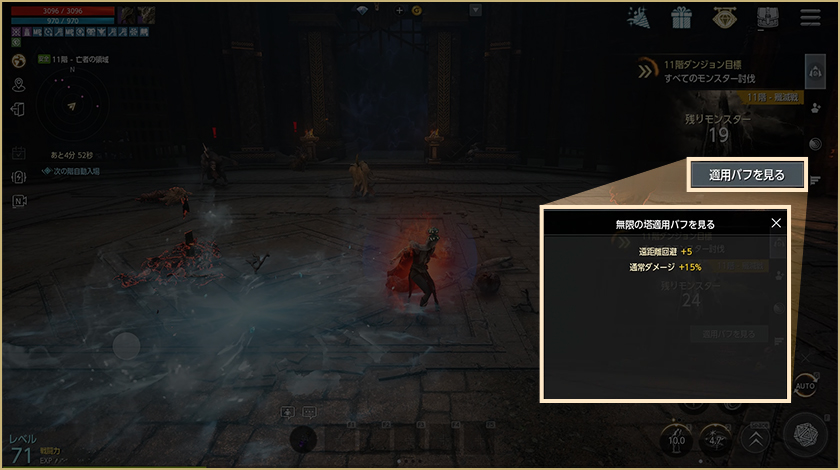Screen dimensions: 840x470
Task: Exit dungeon via the door icon
Action: click(19, 107)
